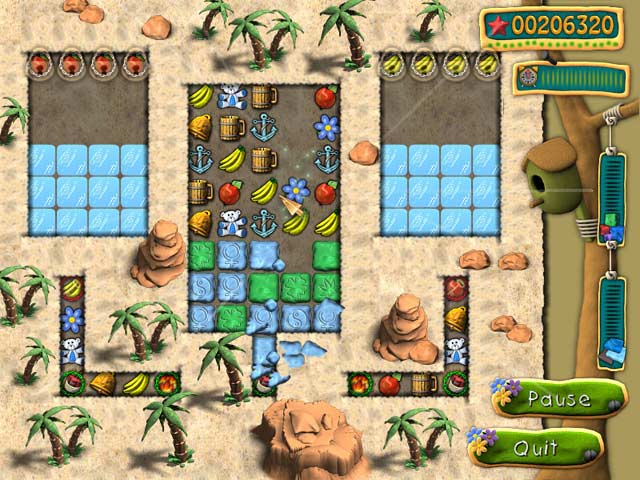Pick the apple between wooden mug and banana

click(x=232, y=192)
